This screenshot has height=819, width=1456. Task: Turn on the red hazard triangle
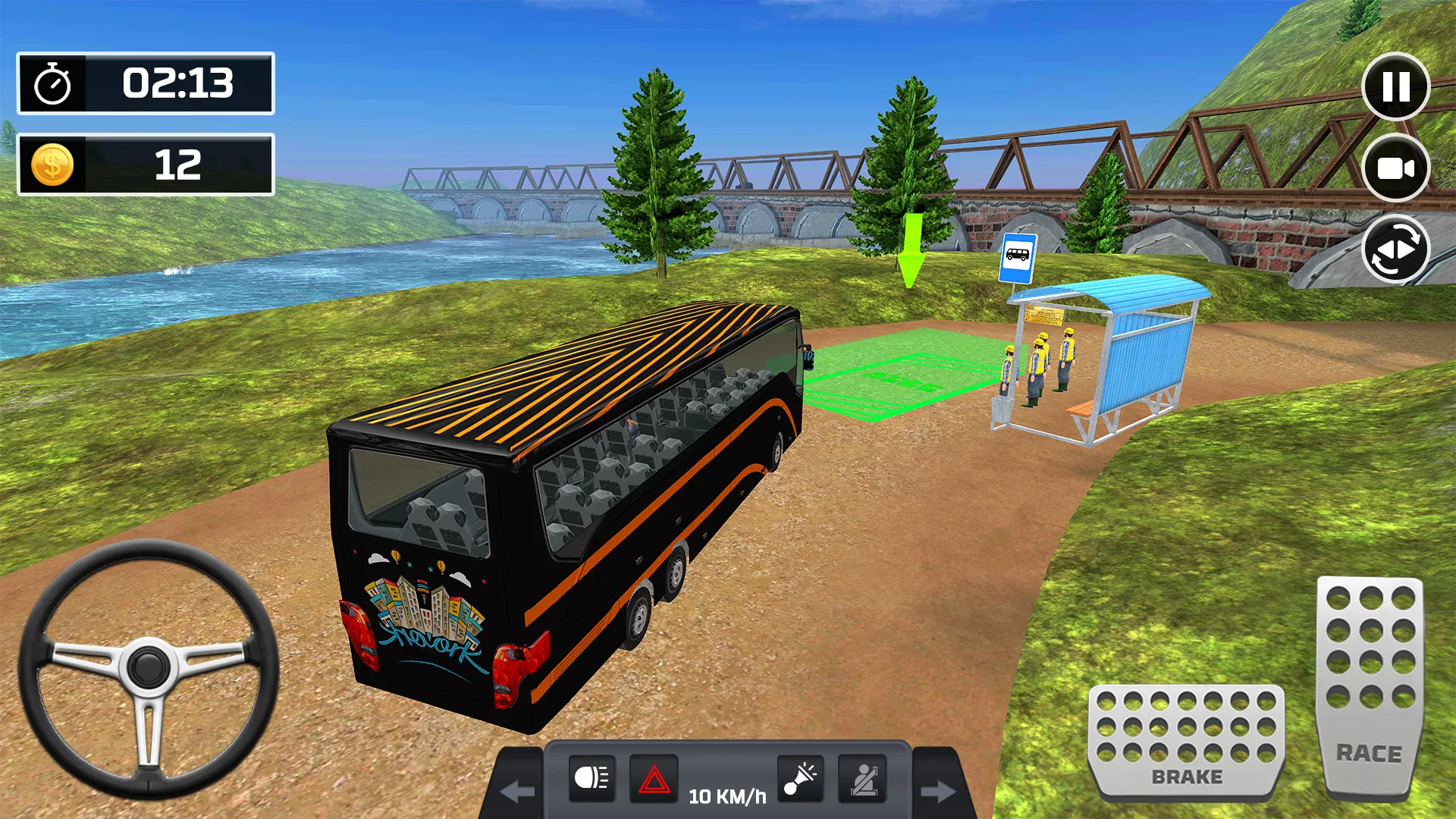point(654,779)
